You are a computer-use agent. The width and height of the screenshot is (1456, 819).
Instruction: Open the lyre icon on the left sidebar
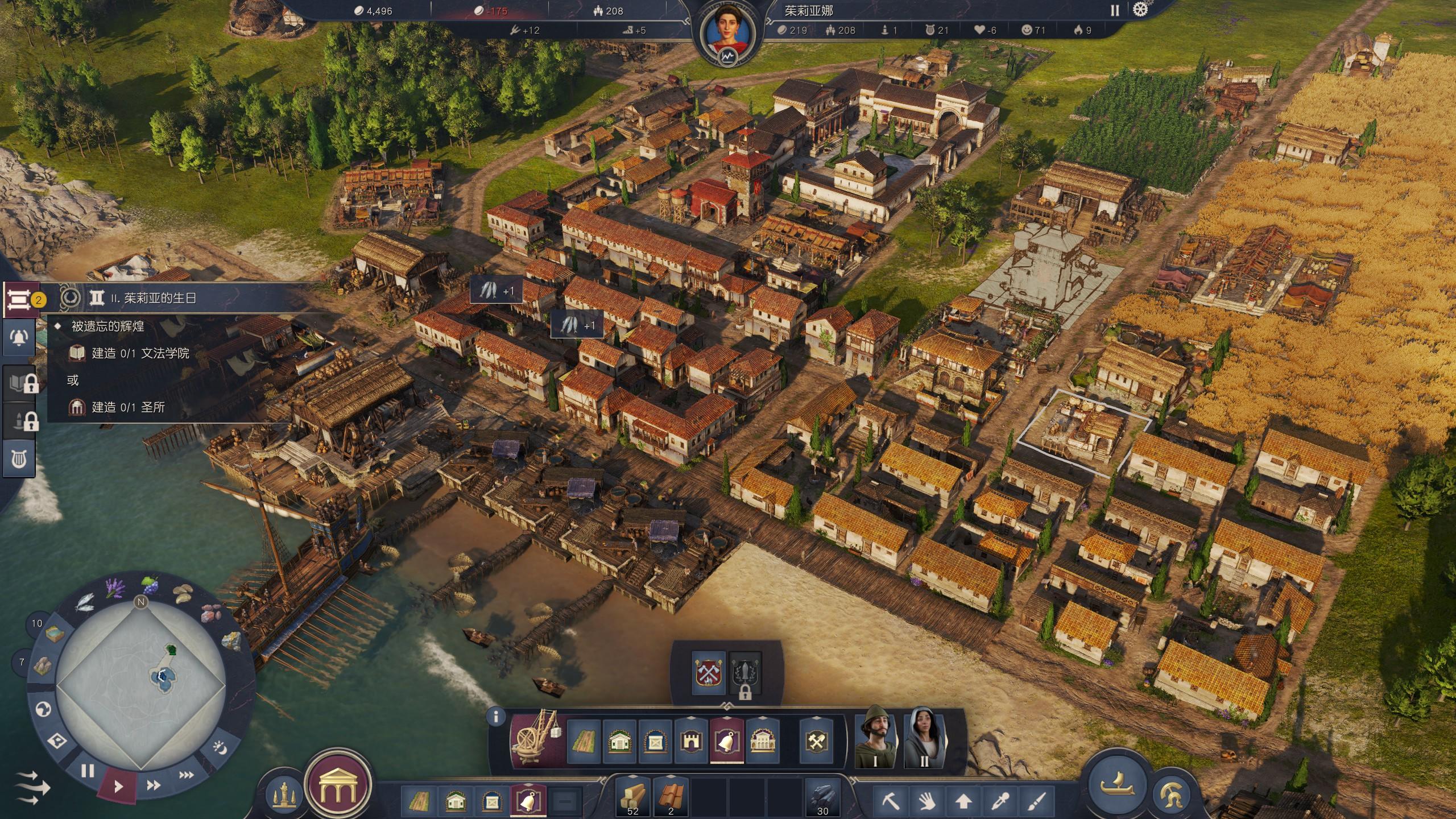[19, 458]
